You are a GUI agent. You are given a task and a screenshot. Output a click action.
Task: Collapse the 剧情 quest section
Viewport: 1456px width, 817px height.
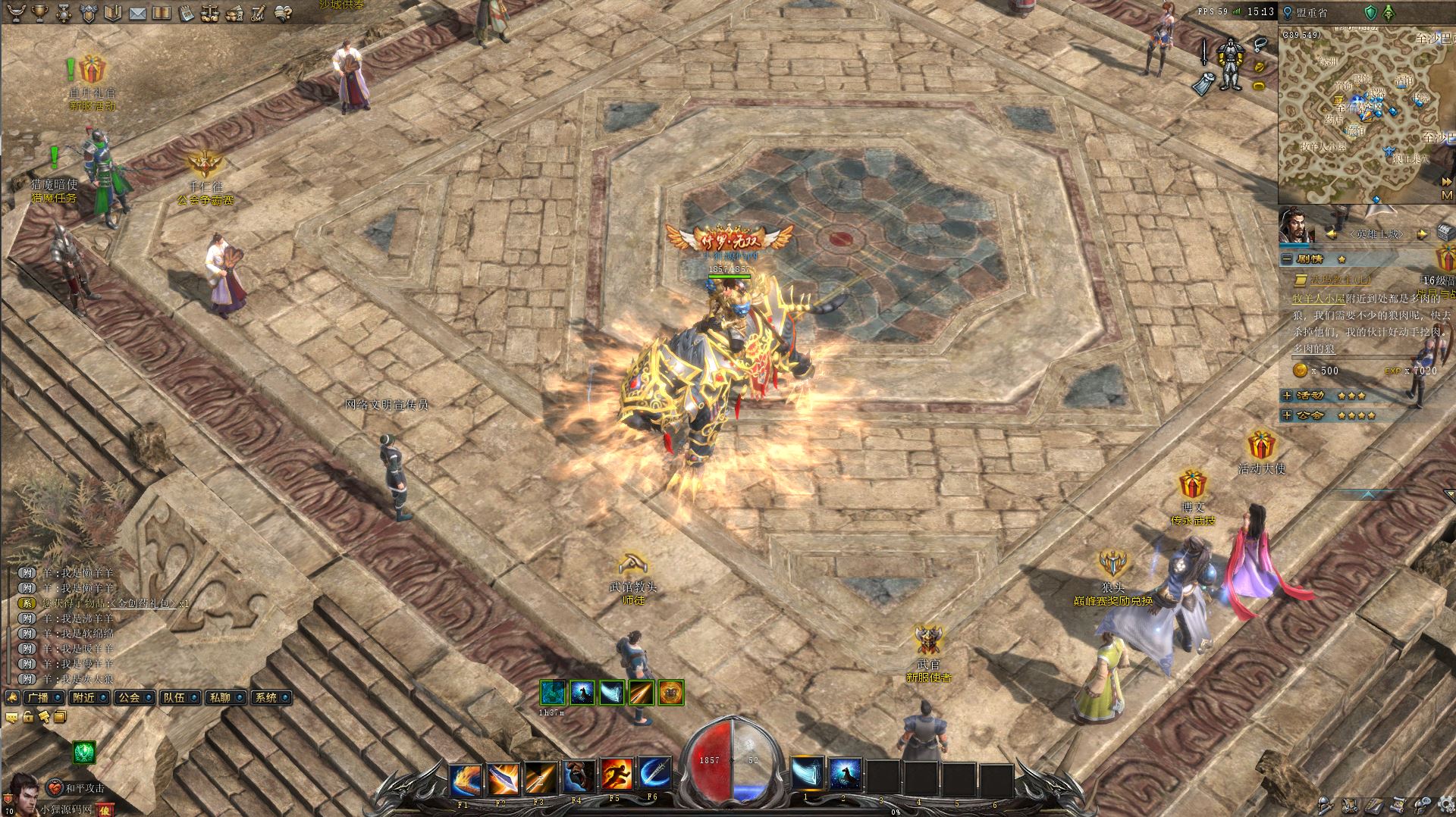pyautogui.click(x=1287, y=259)
